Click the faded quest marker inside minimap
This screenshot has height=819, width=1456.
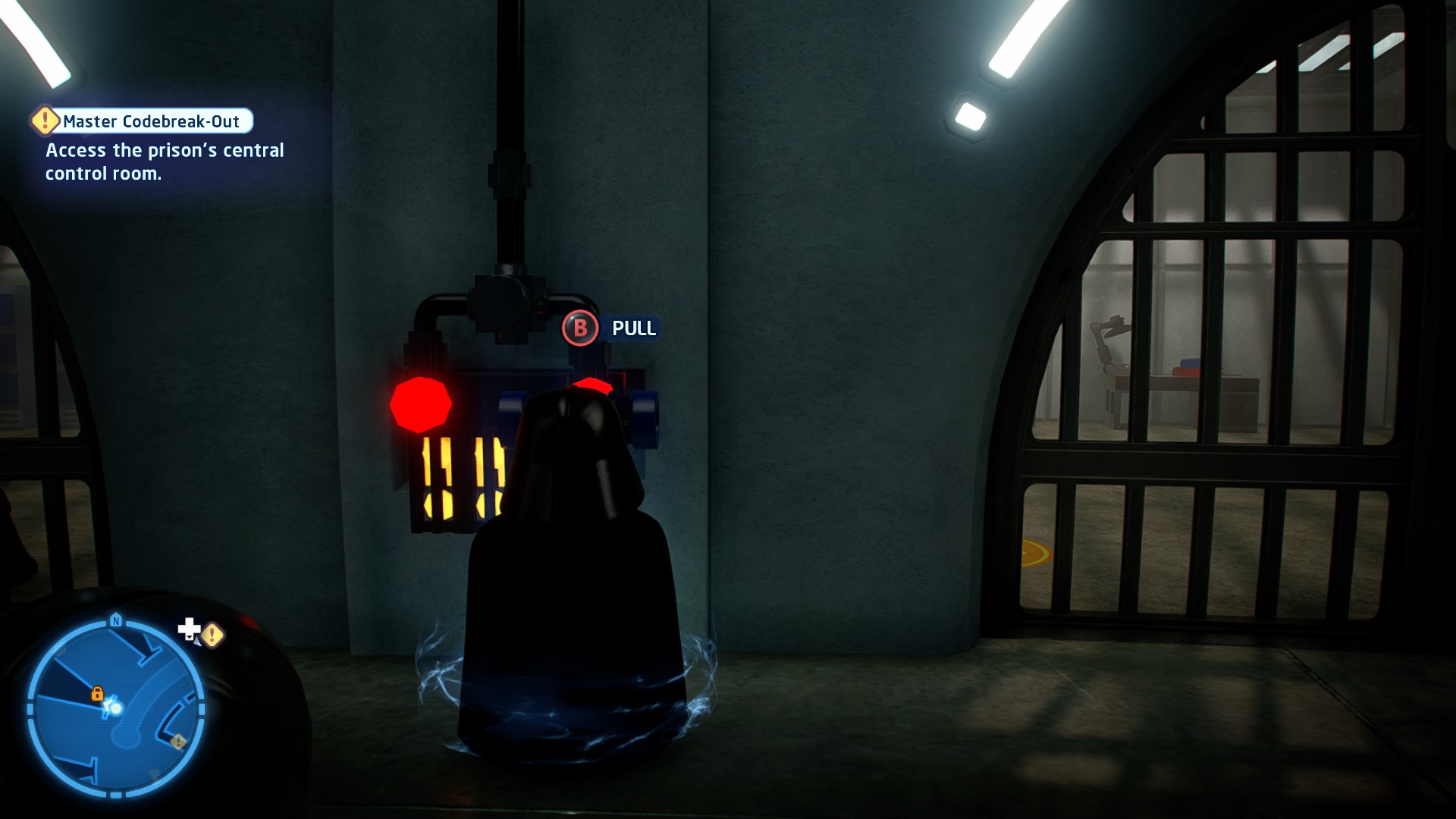[178, 741]
